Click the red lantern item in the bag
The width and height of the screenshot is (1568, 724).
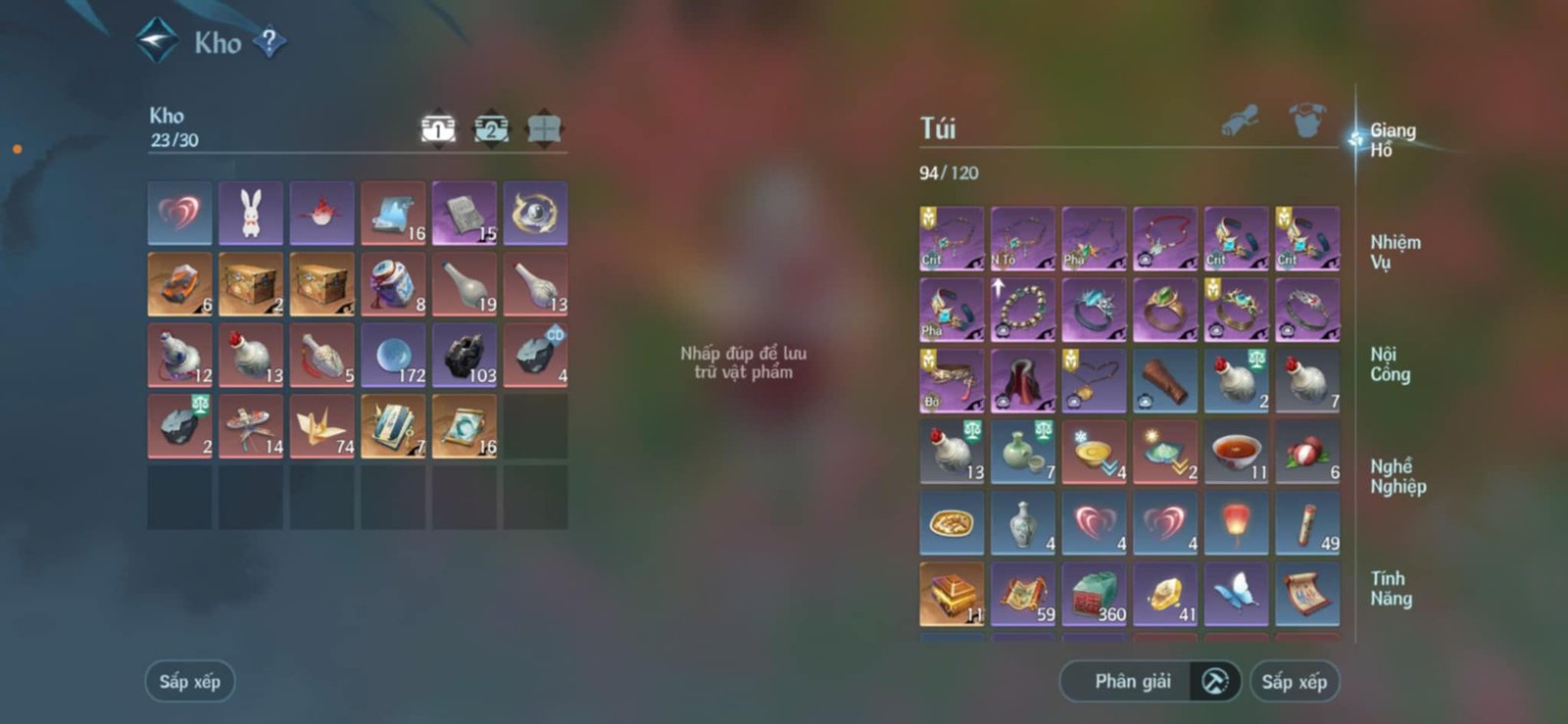[1236, 521]
